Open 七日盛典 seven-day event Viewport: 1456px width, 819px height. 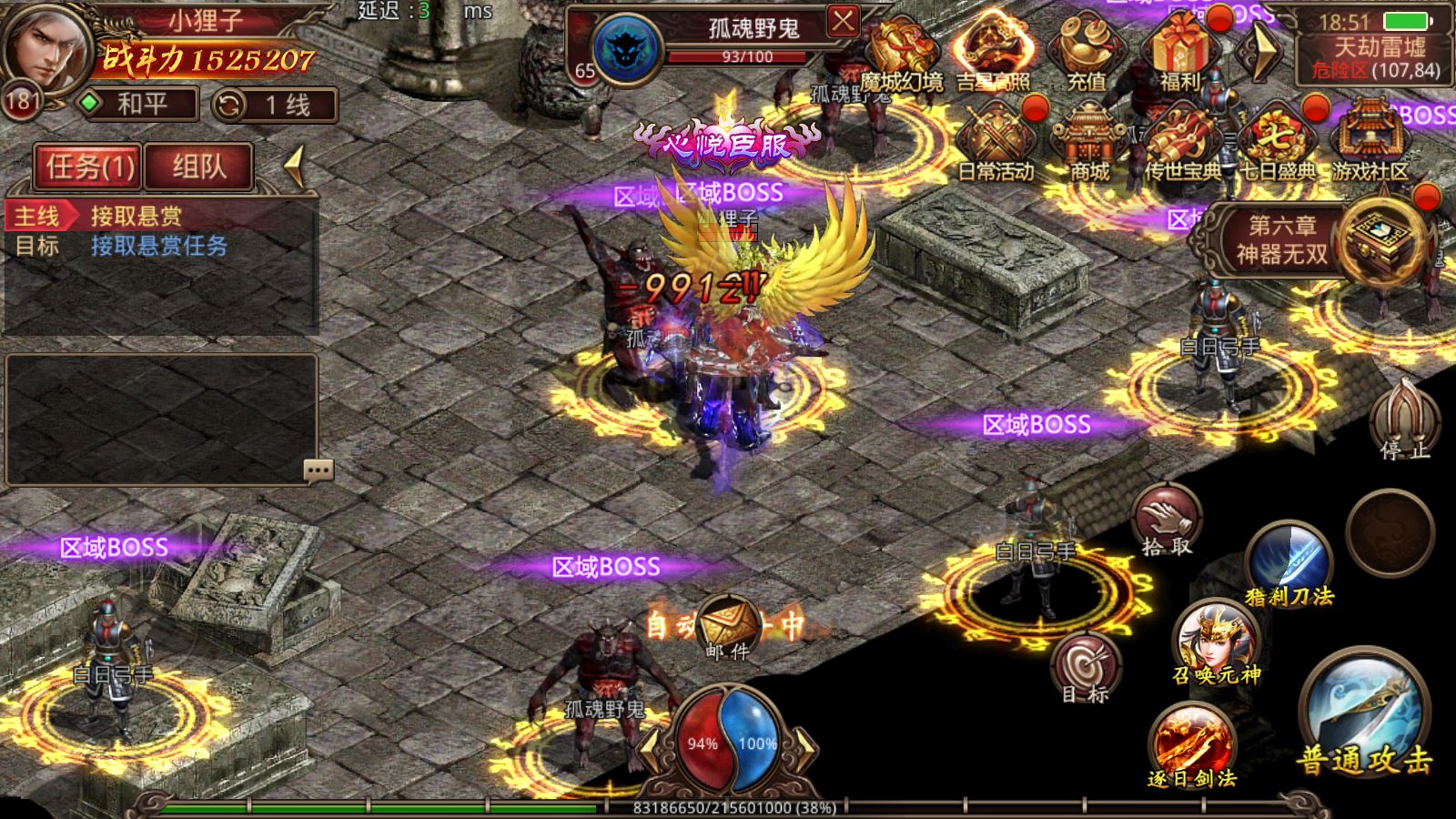coord(1277,141)
